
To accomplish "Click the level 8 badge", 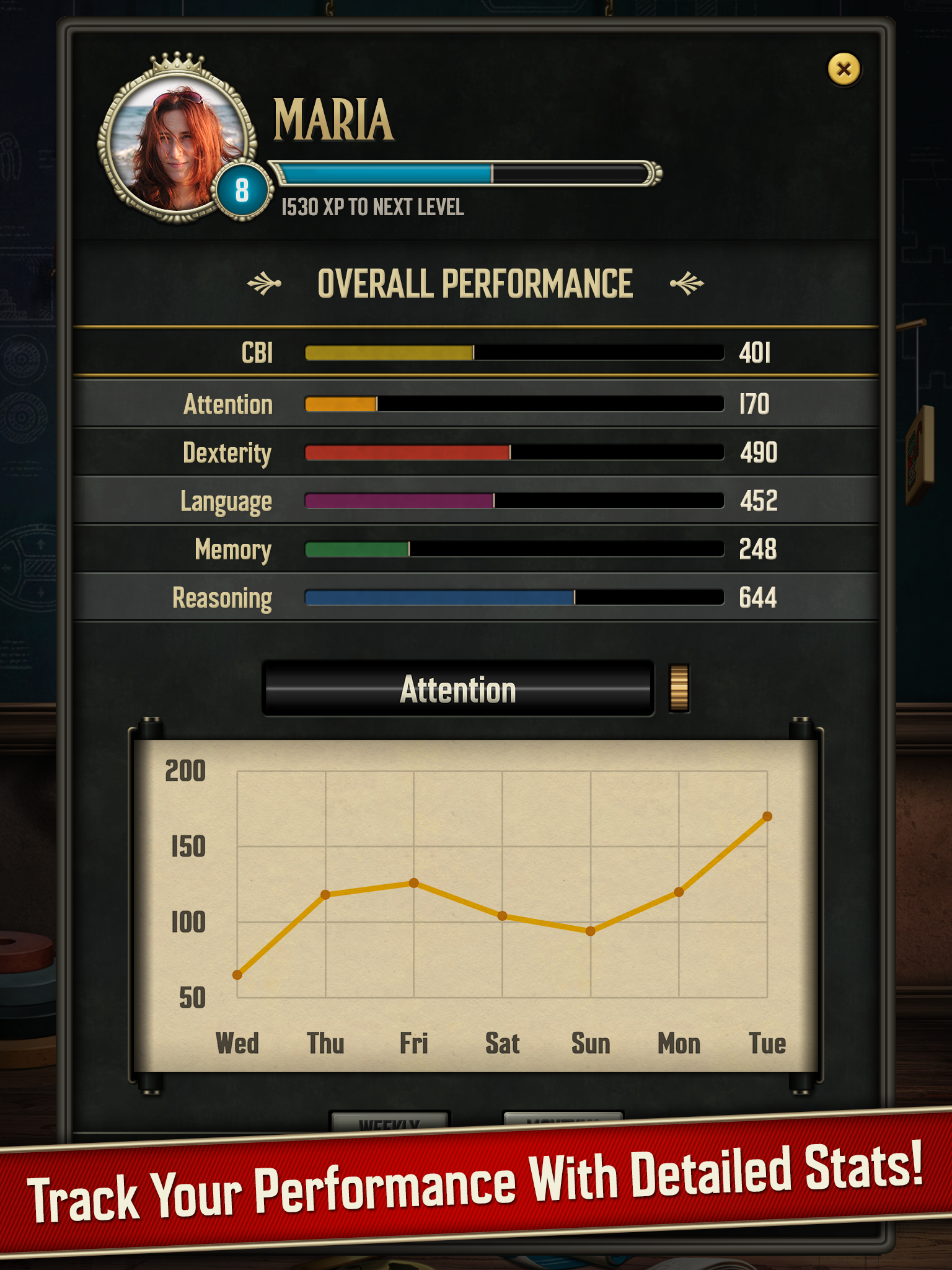I will tap(242, 189).
